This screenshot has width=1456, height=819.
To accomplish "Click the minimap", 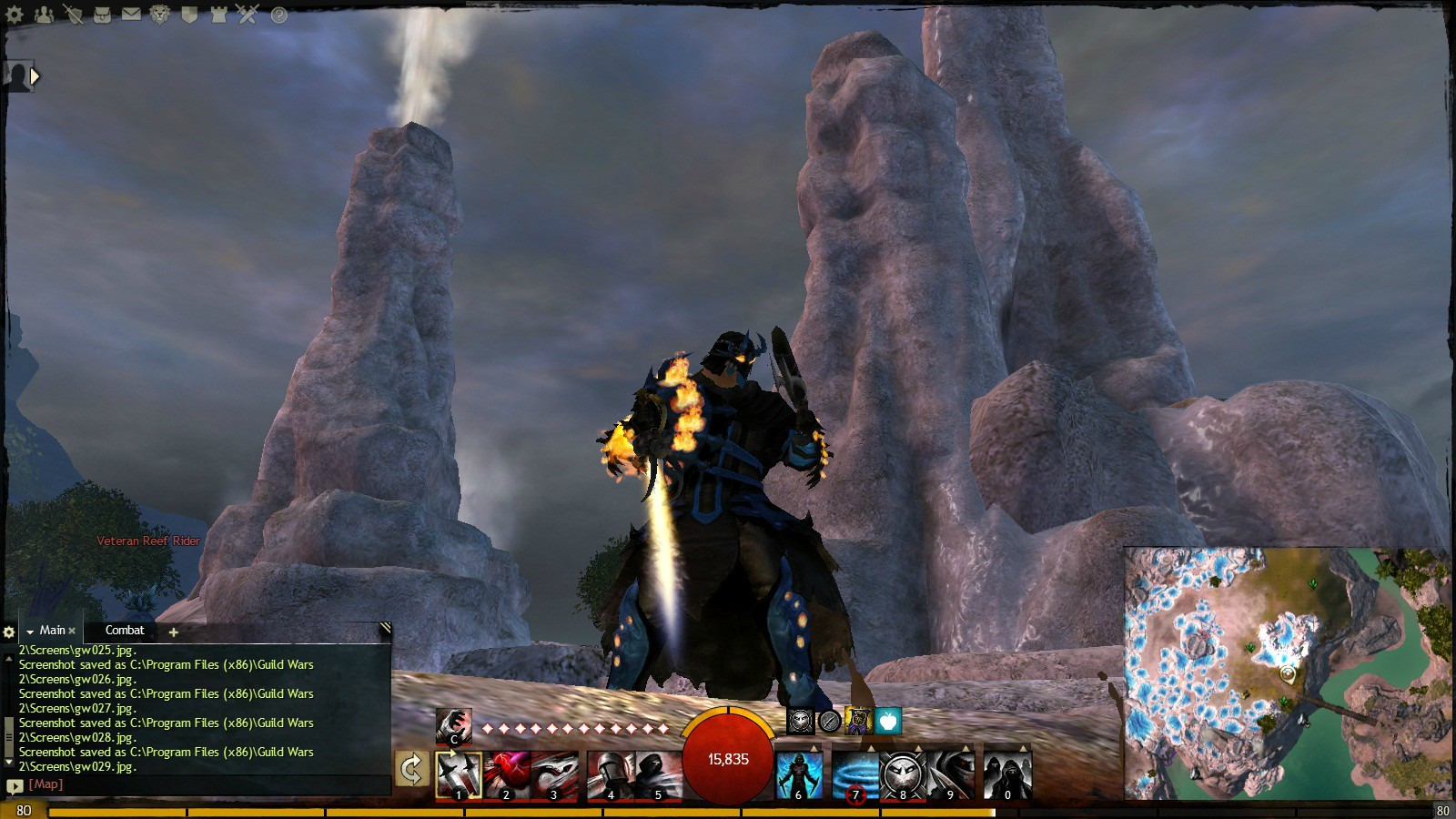I will 1287,673.
